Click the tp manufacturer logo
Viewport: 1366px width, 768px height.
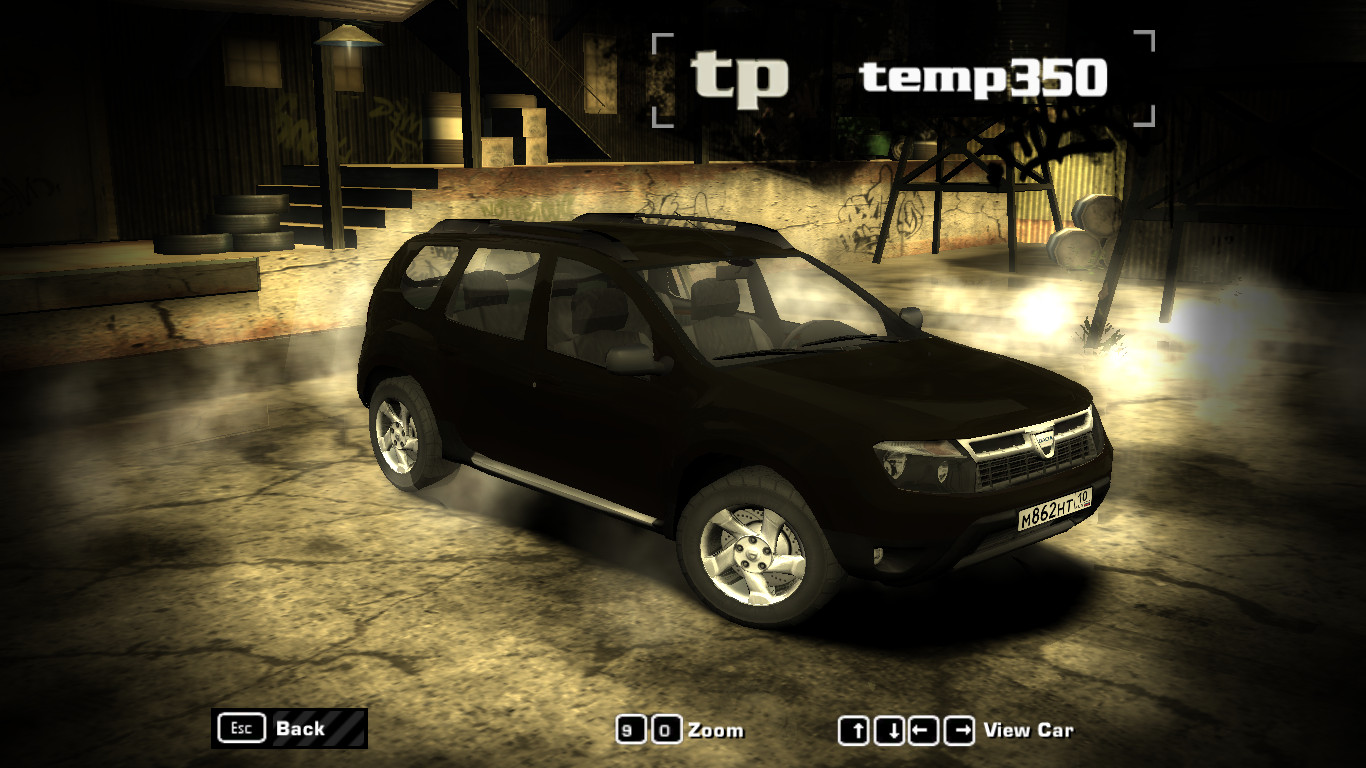pos(742,77)
